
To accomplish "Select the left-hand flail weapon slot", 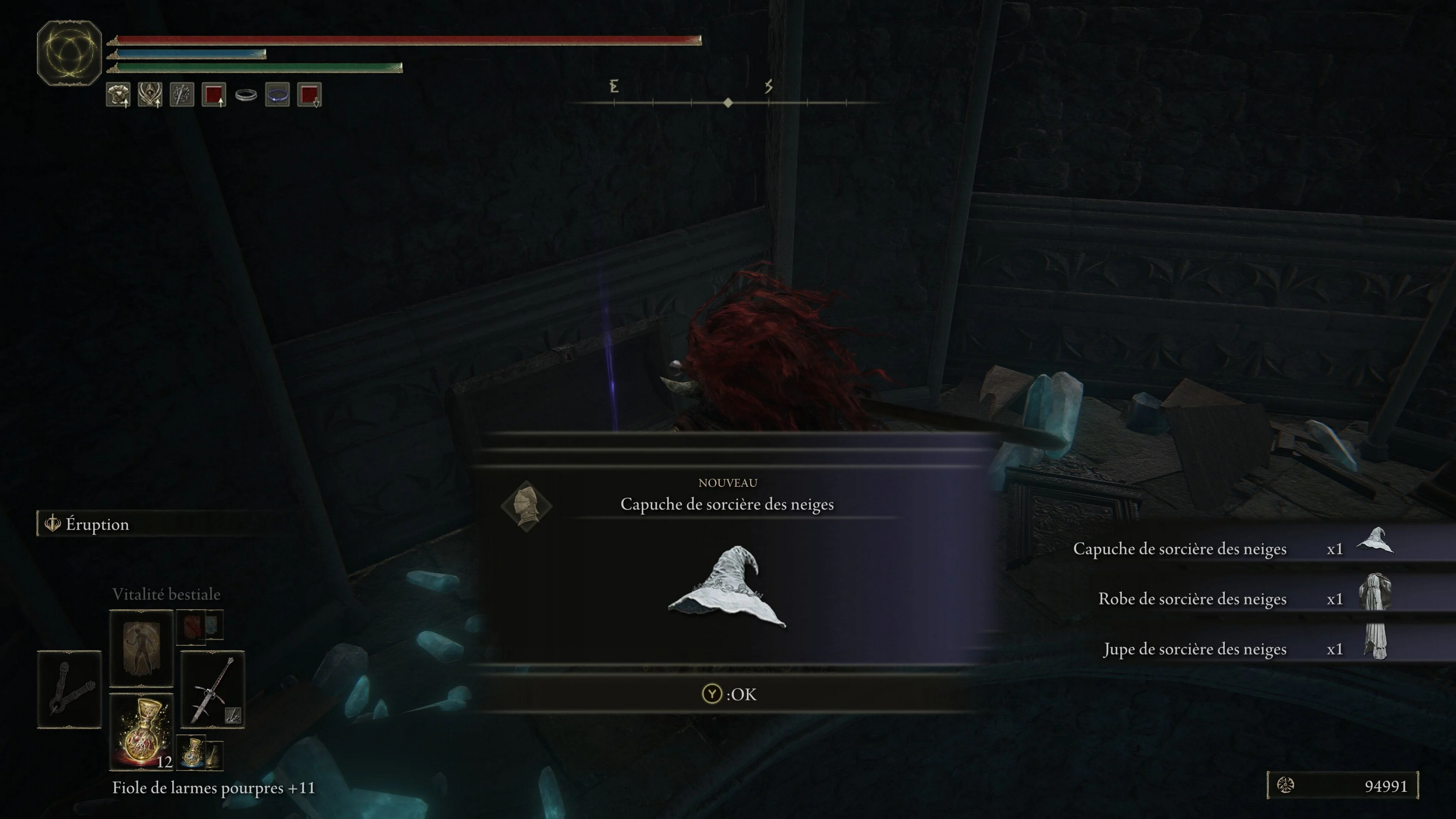I will point(69,688).
